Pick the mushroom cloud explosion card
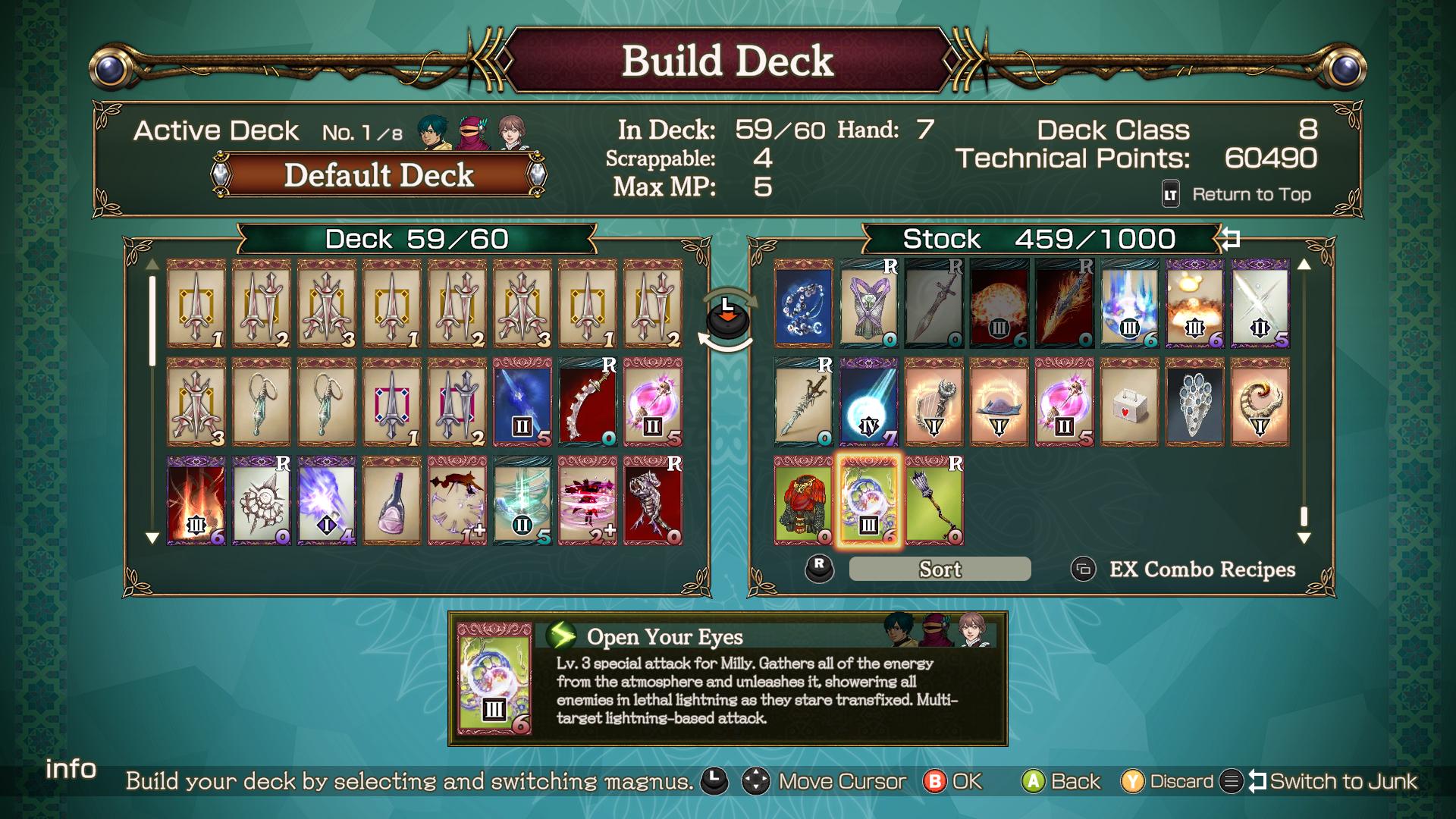Viewport: 1456px width, 819px height. 1194,304
